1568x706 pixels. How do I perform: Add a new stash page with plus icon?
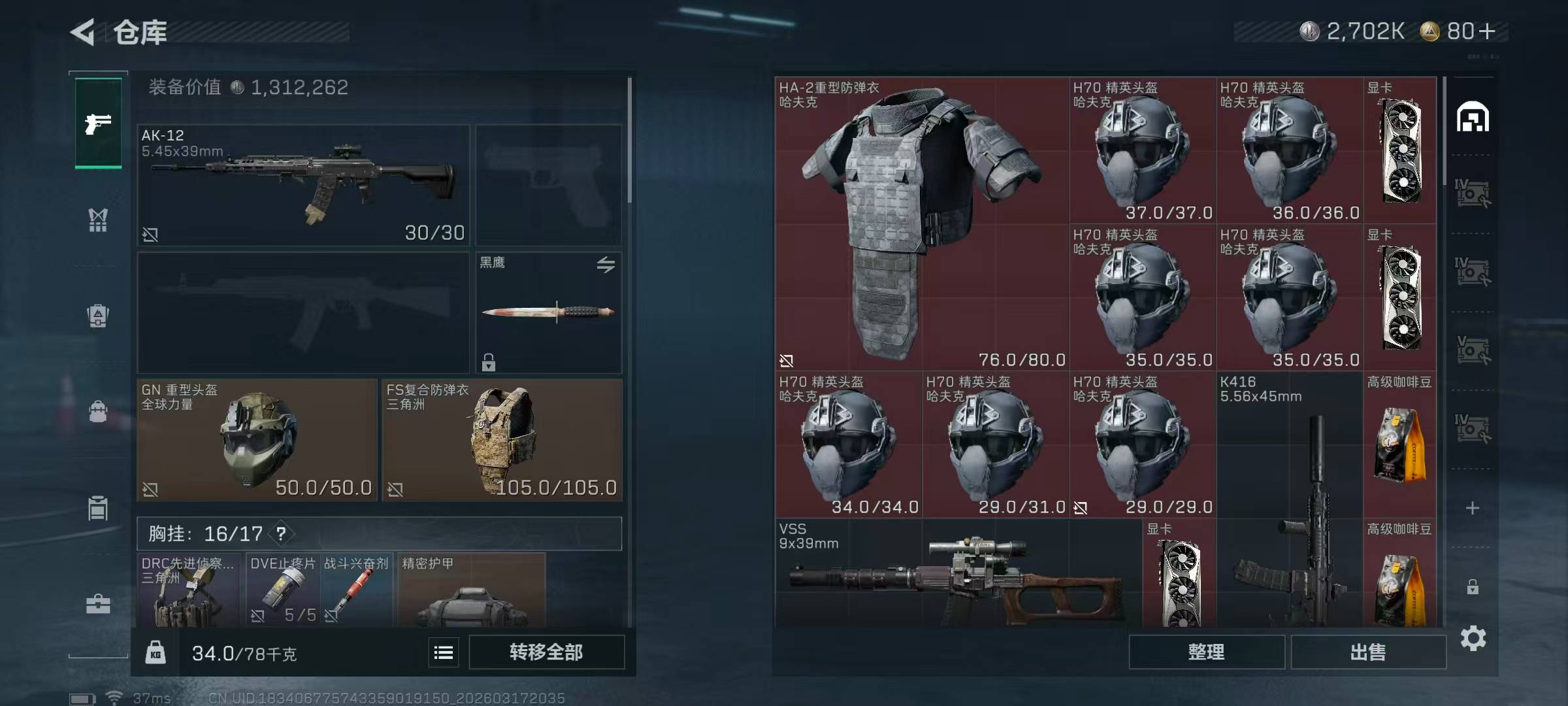click(x=1473, y=508)
